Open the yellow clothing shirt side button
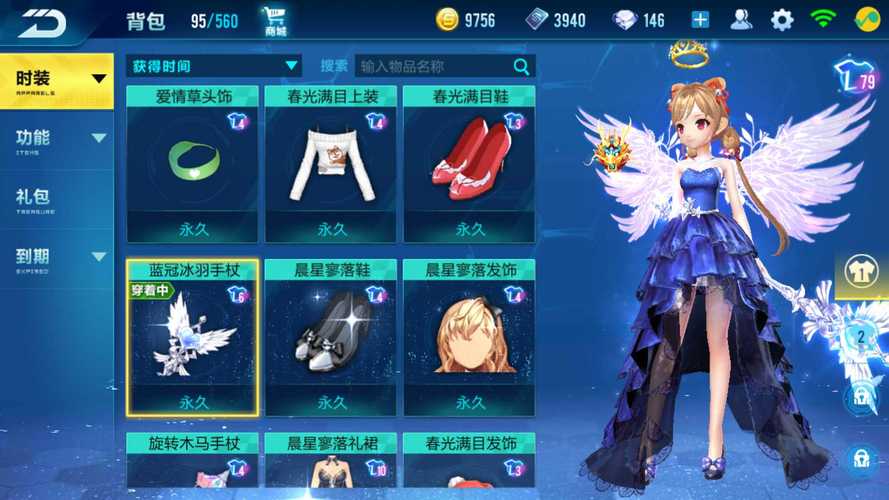The width and height of the screenshot is (889, 500). tap(861, 270)
